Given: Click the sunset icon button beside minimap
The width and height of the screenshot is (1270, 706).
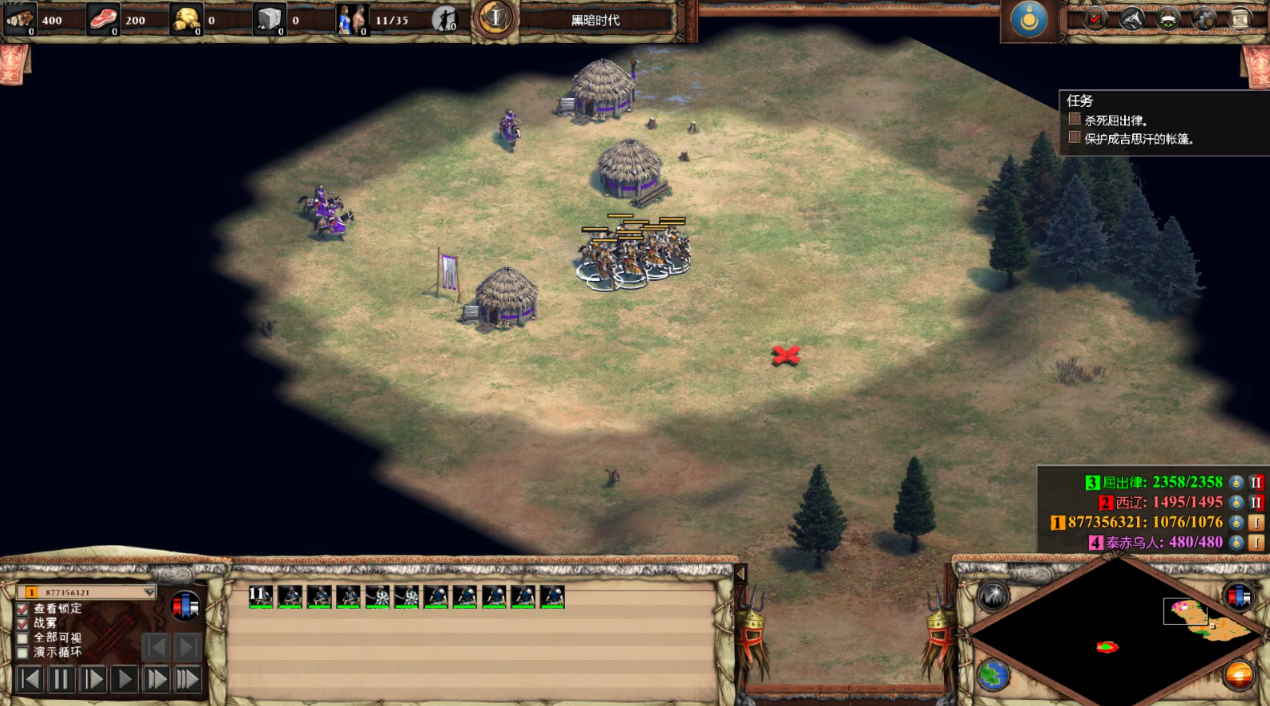Looking at the screenshot, I should (1239, 675).
